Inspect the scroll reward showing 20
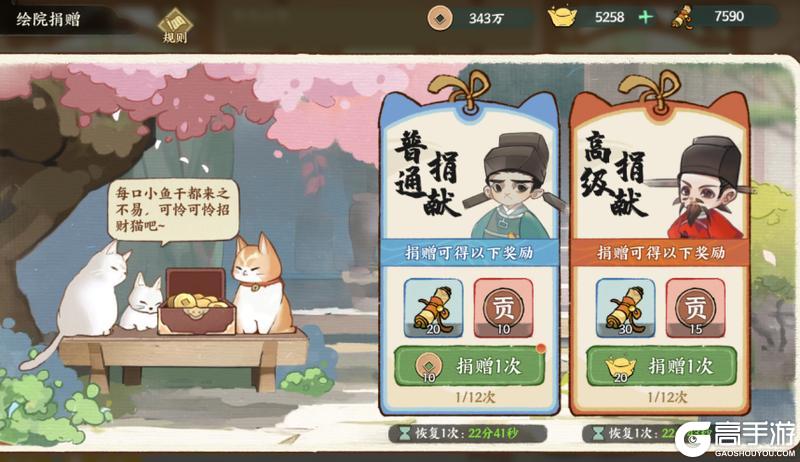Image resolution: width=800 pixels, height=462 pixels. click(x=433, y=309)
